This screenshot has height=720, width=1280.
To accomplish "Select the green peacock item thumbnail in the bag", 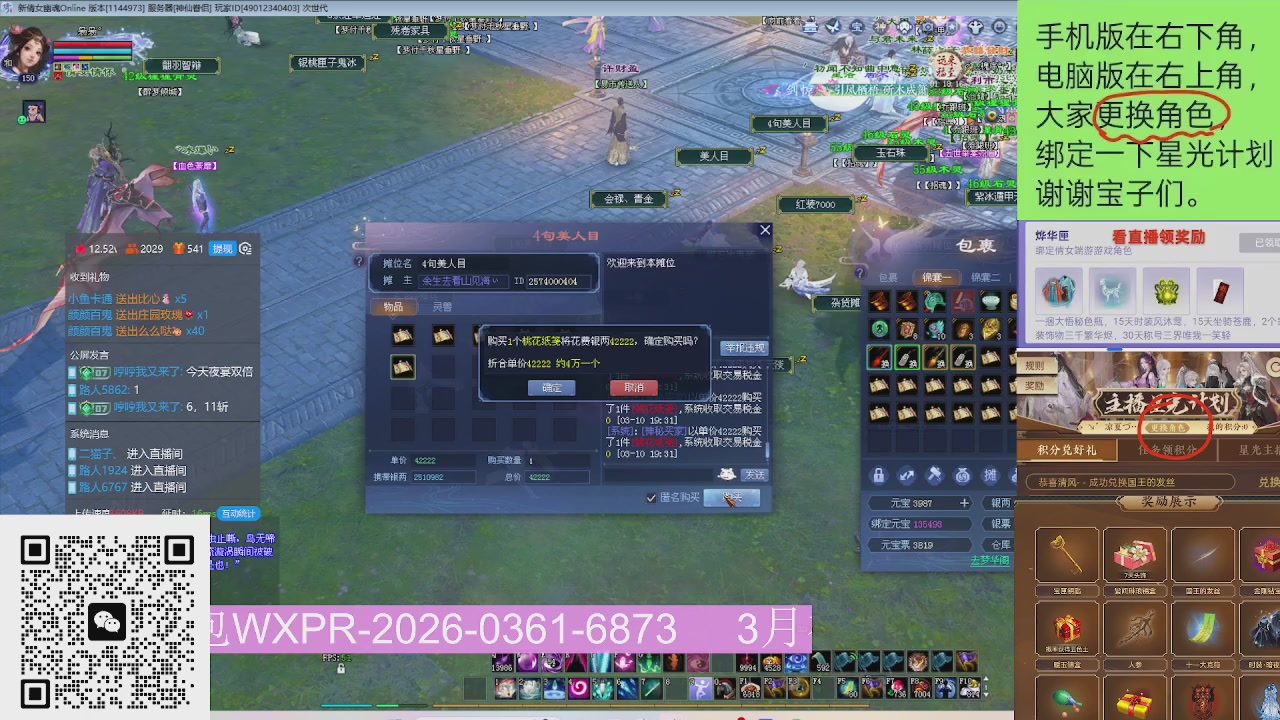I will point(933,302).
